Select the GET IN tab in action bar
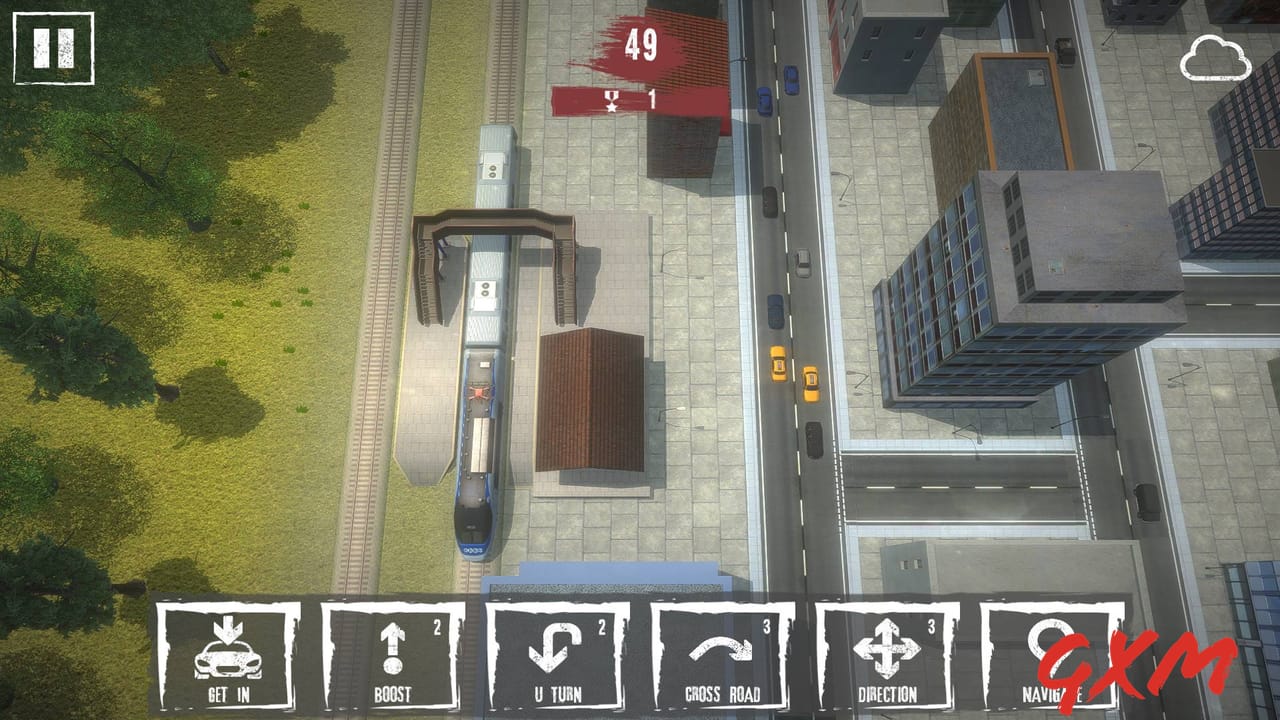Viewport: 1280px width, 720px height. [x=229, y=660]
